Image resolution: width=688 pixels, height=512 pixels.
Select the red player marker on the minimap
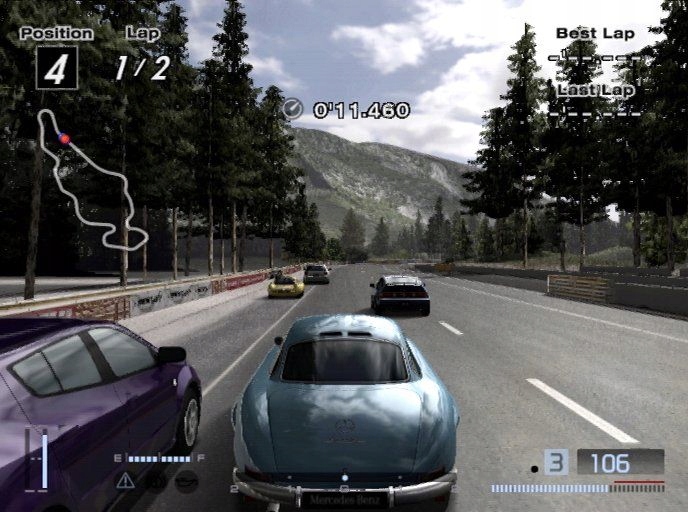pyautogui.click(x=65, y=139)
